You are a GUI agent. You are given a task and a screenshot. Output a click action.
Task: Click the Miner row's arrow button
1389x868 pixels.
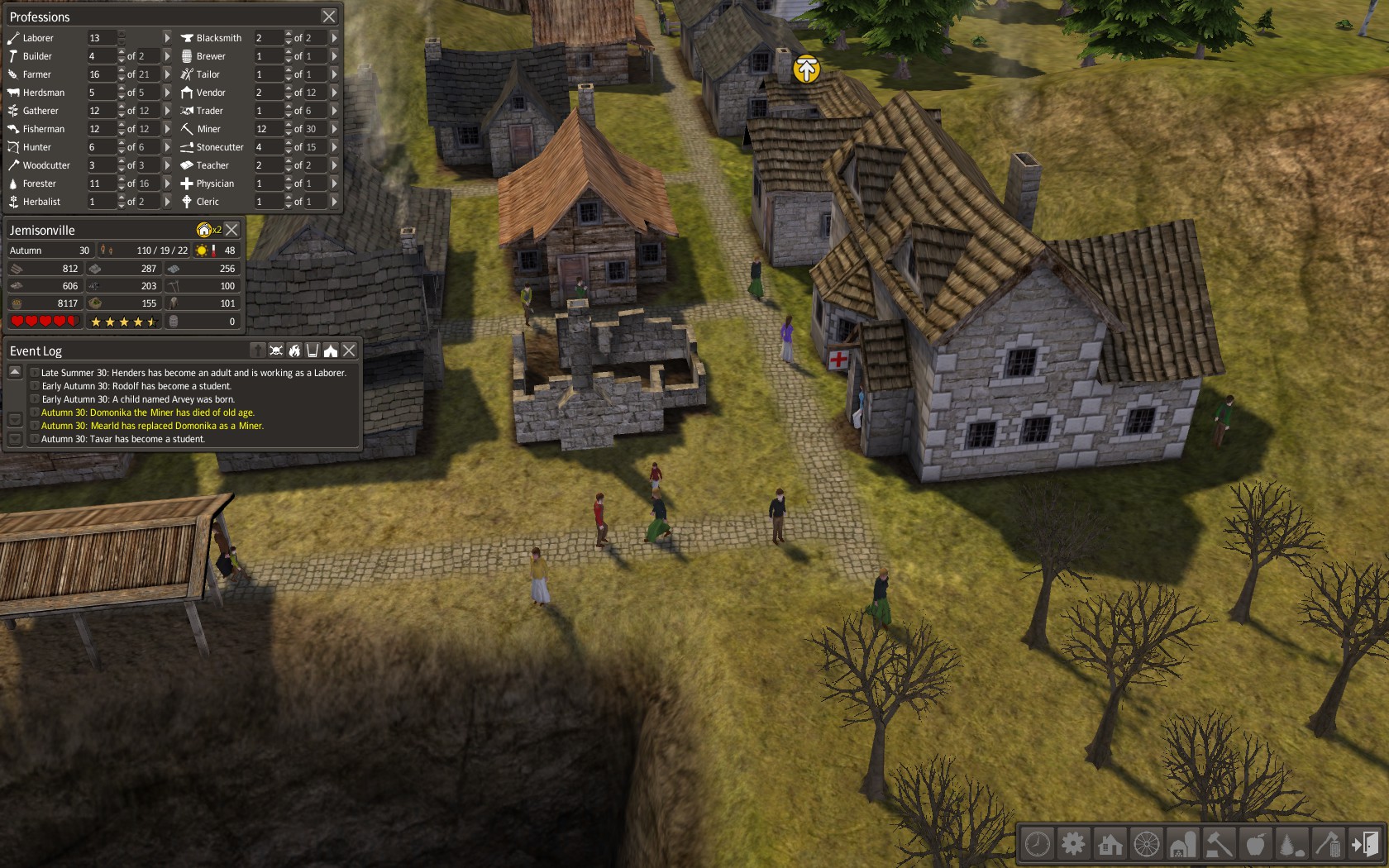[334, 129]
